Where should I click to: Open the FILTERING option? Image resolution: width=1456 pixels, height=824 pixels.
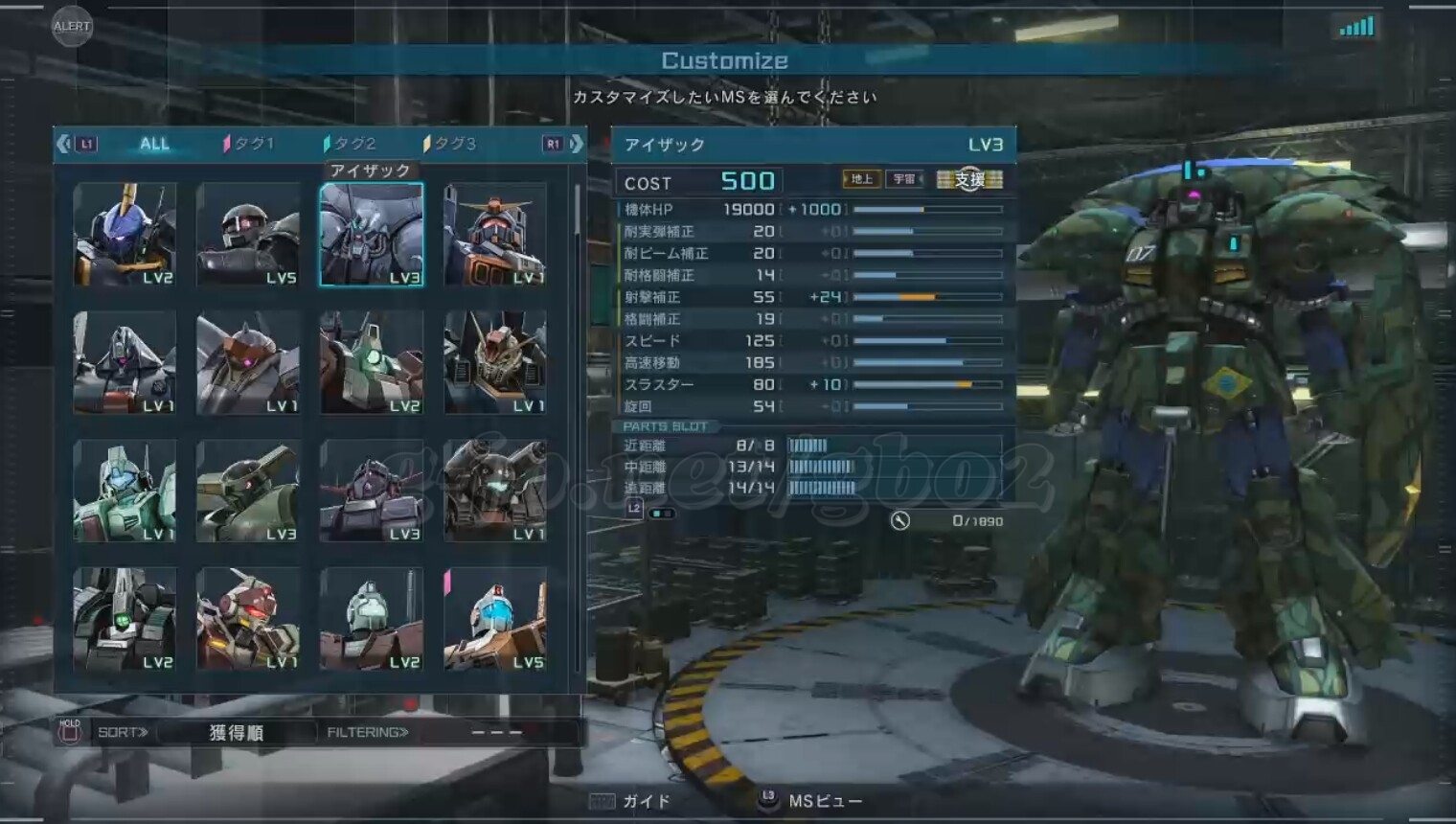tap(368, 733)
